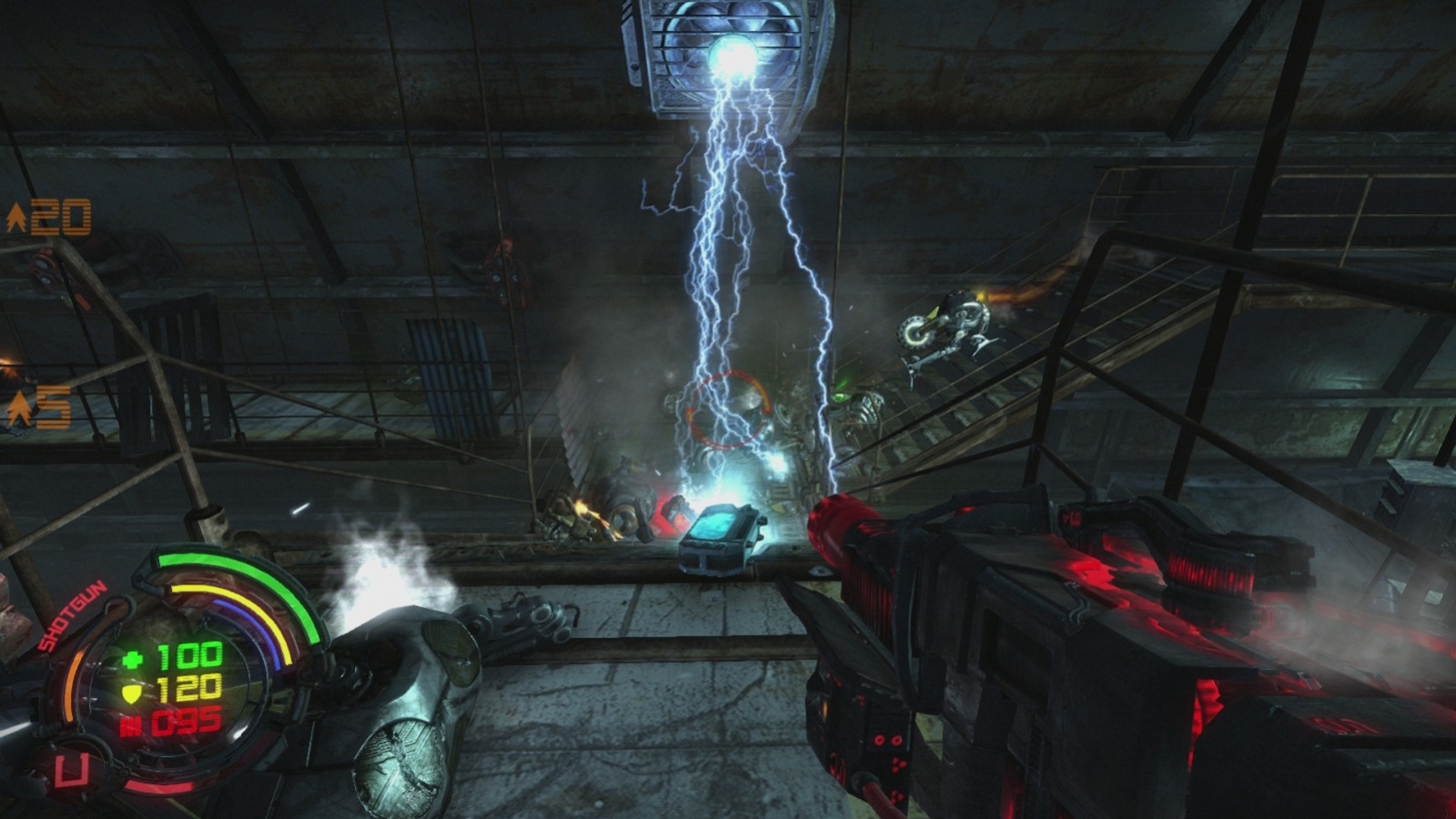This screenshot has width=1456, height=819.
Task: Select the orange waypoint marker showing 20
Action: pos(49,217)
